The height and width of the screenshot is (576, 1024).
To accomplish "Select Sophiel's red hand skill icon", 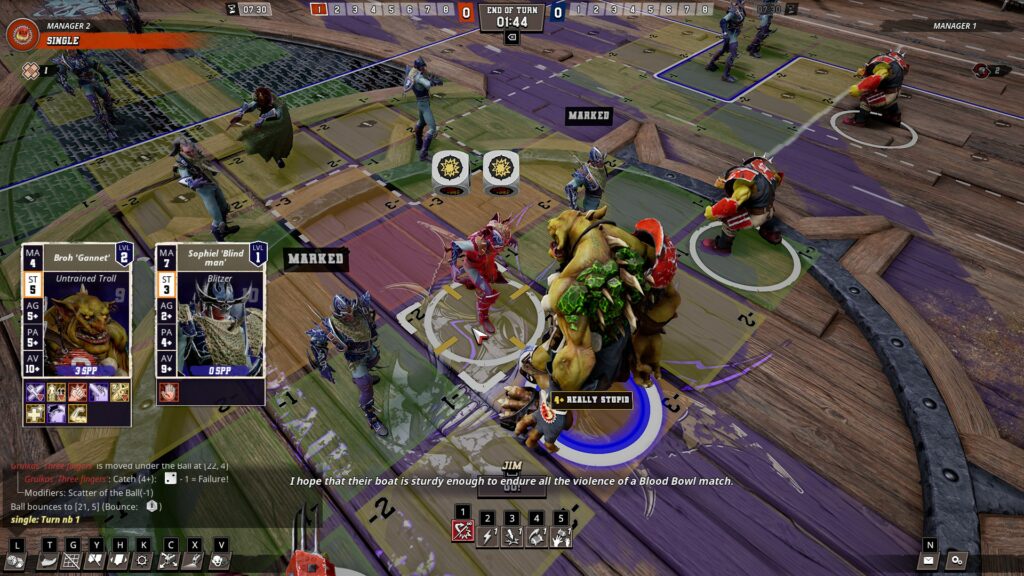I will [x=167, y=392].
